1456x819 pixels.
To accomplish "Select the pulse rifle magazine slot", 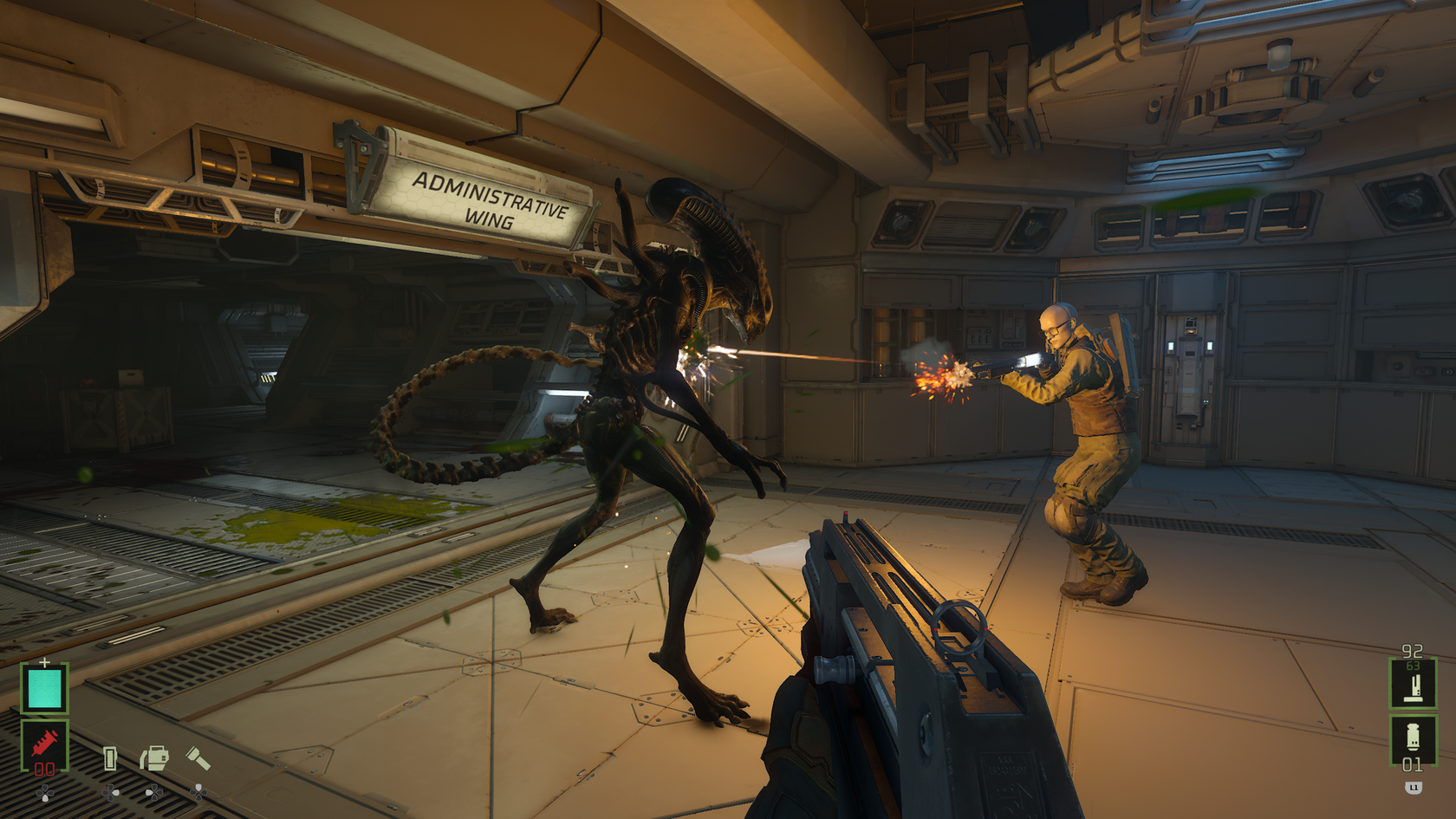I will pos(1414,684).
